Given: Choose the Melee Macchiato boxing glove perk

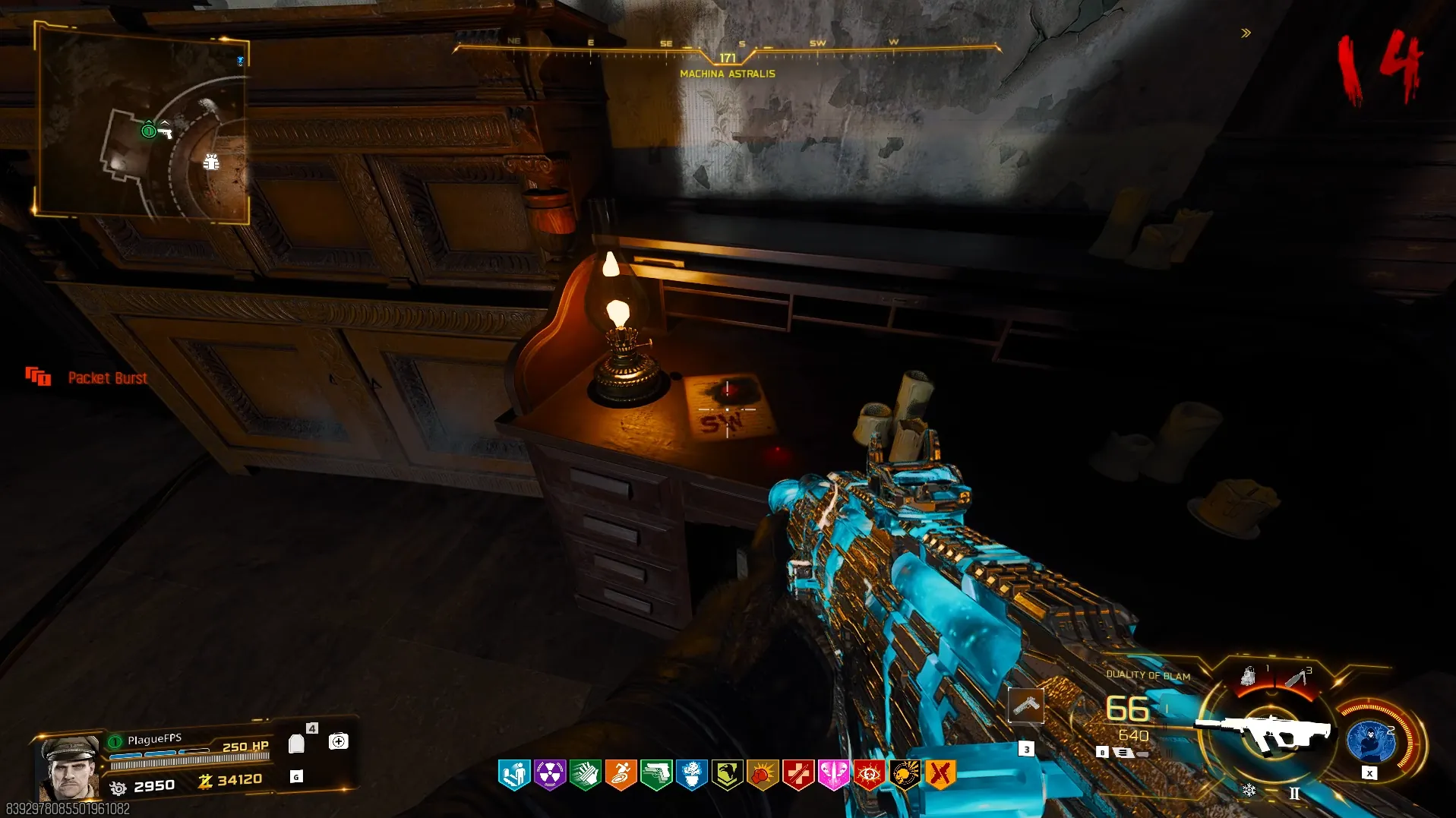Looking at the screenshot, I should tap(763, 775).
